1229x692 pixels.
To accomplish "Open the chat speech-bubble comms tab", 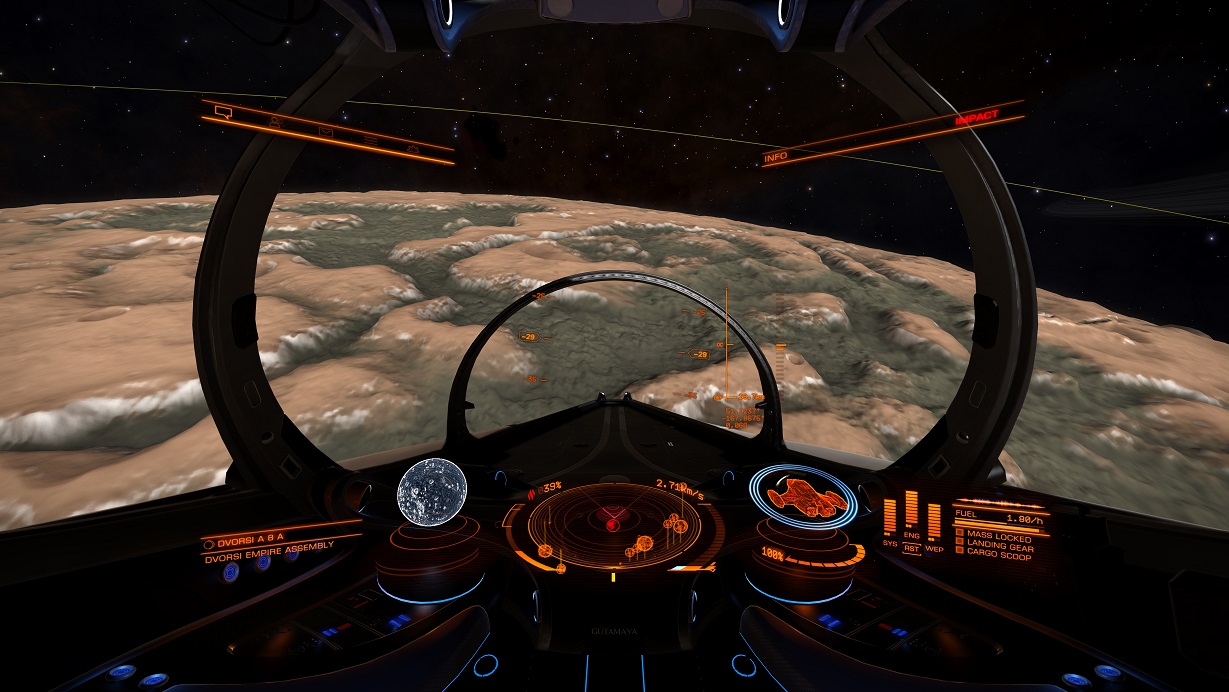I will (223, 112).
